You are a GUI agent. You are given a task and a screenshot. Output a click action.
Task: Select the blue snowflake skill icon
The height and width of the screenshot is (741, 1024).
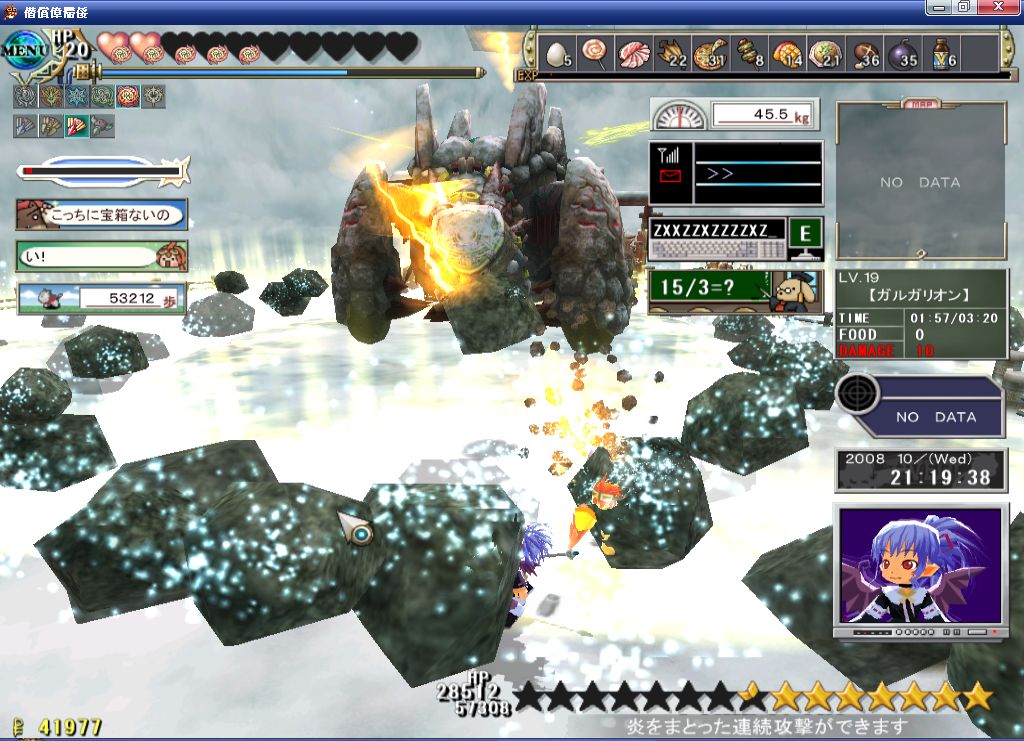pyautogui.click(x=75, y=97)
